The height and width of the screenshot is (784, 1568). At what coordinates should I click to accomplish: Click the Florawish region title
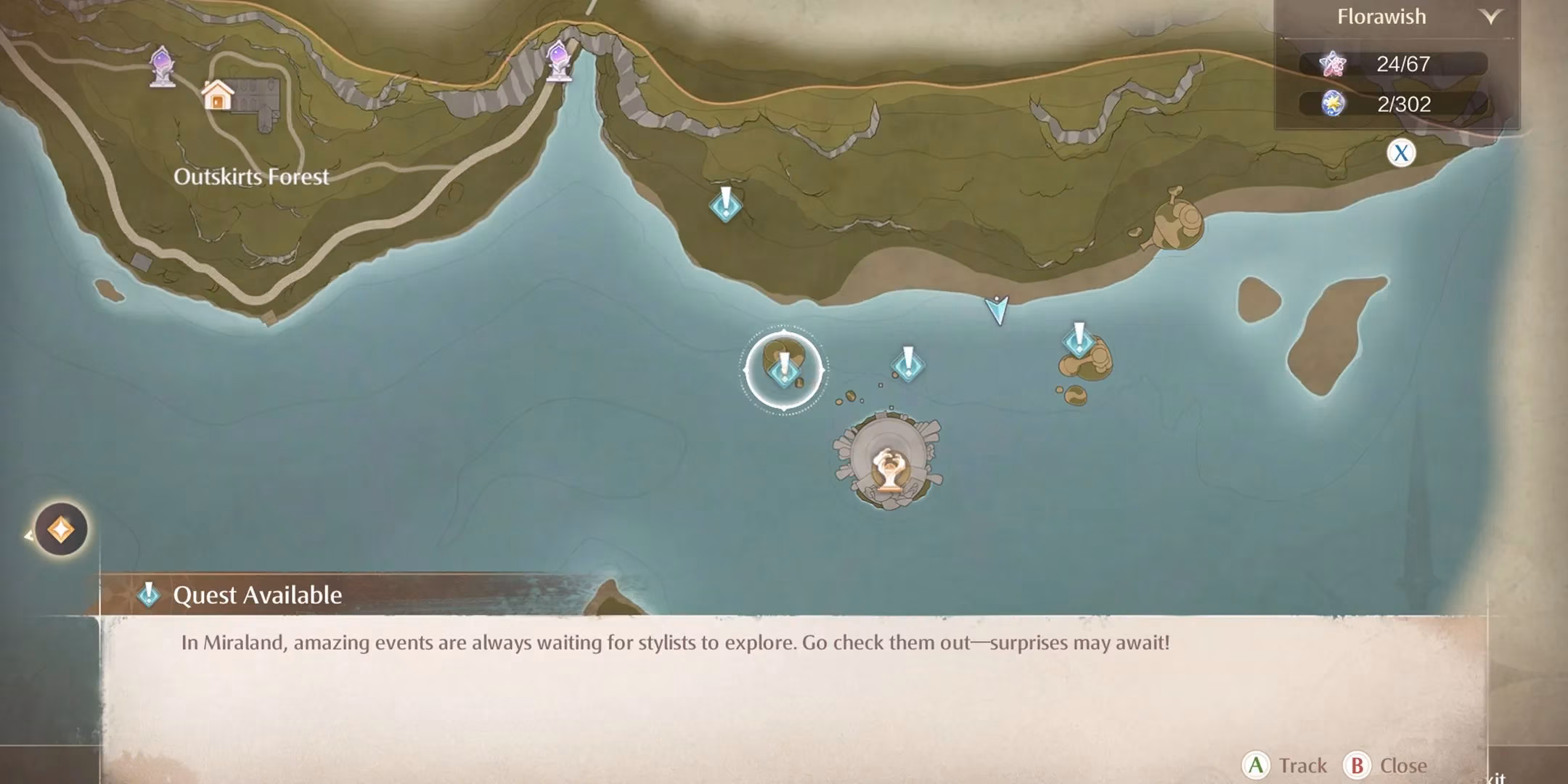[1381, 16]
